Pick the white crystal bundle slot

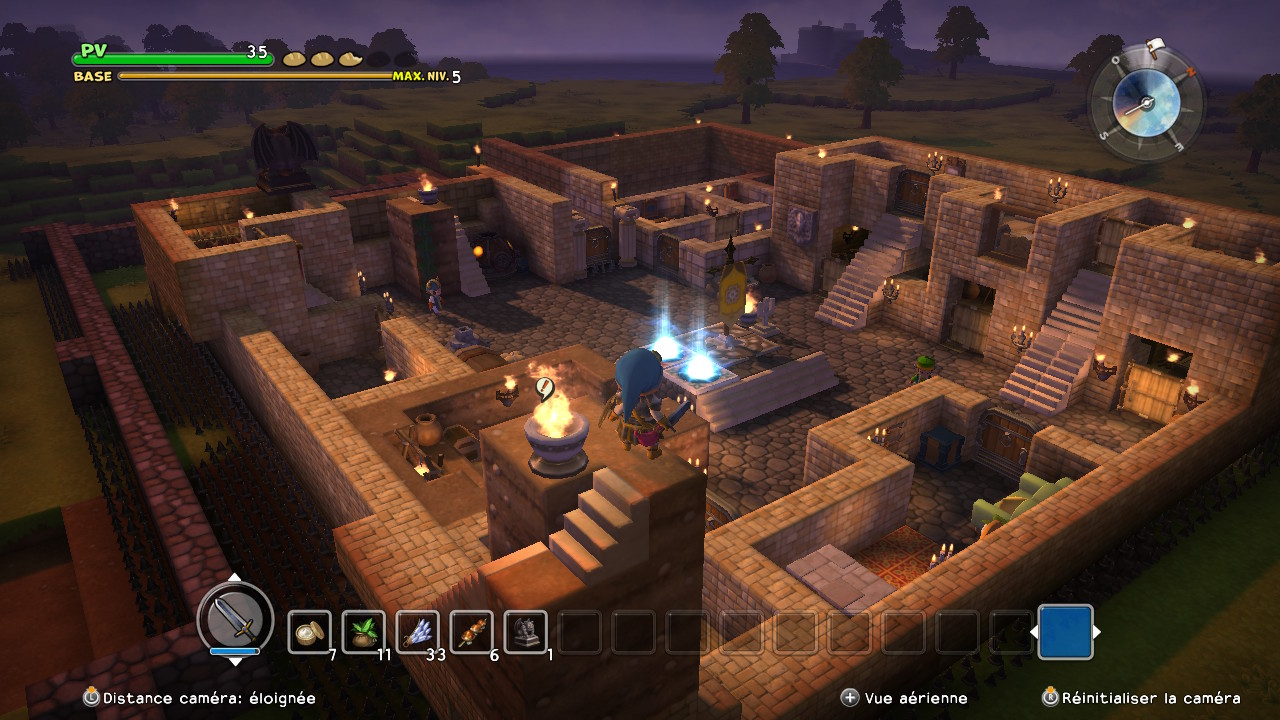coord(418,632)
